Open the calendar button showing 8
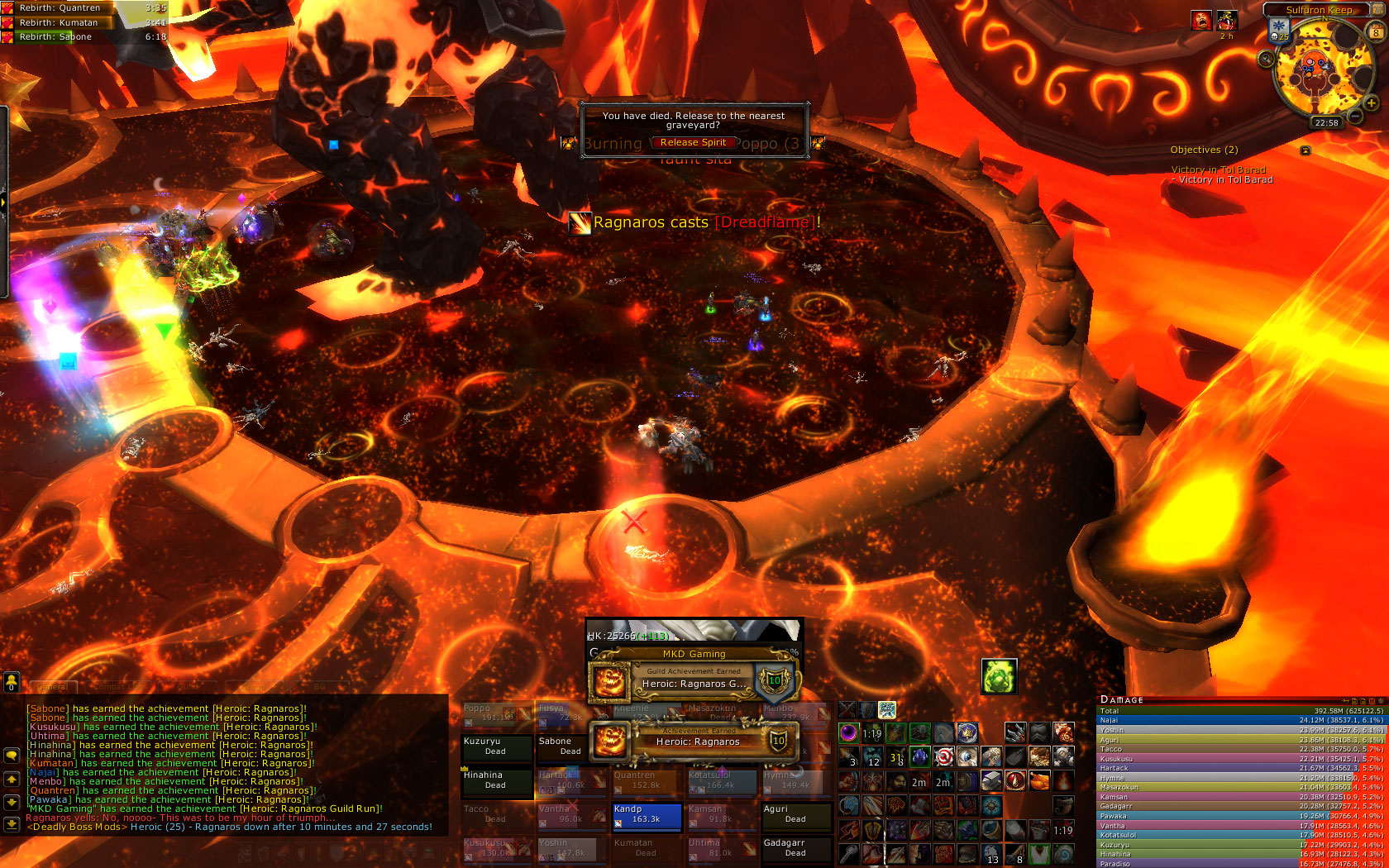The image size is (1389, 868). 1376,32
